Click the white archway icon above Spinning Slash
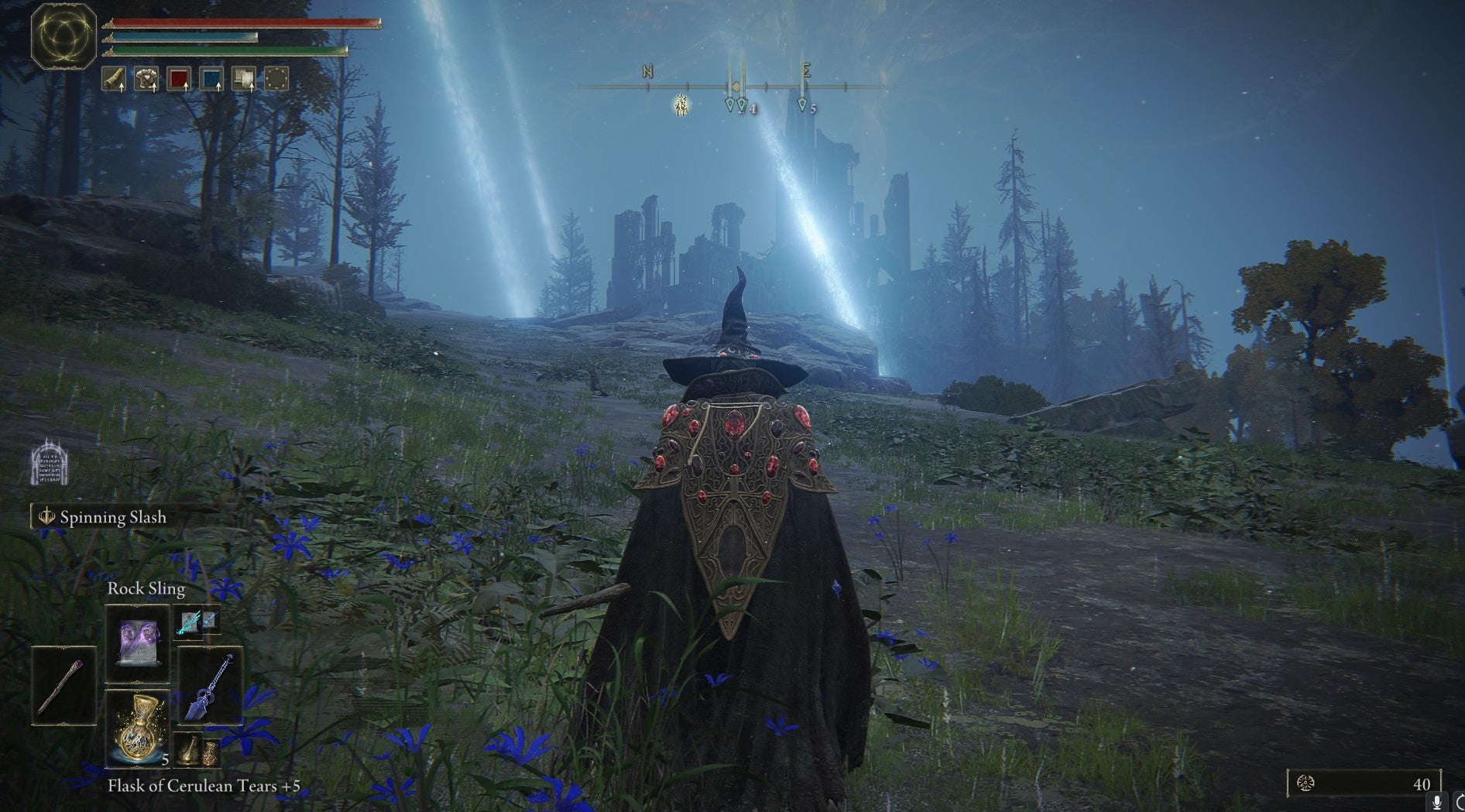1465x812 pixels. pos(50,464)
